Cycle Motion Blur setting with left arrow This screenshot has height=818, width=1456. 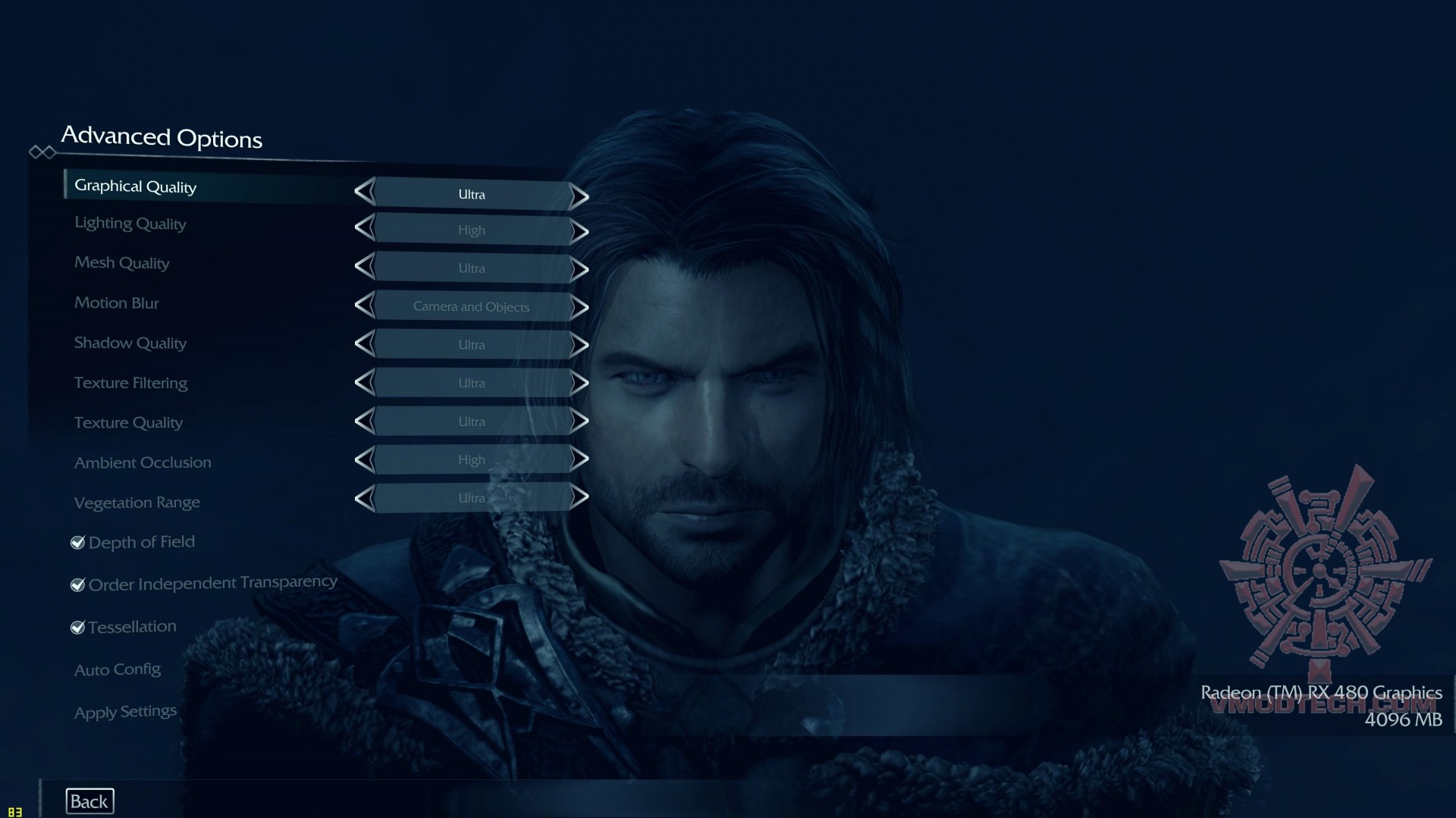tap(366, 306)
